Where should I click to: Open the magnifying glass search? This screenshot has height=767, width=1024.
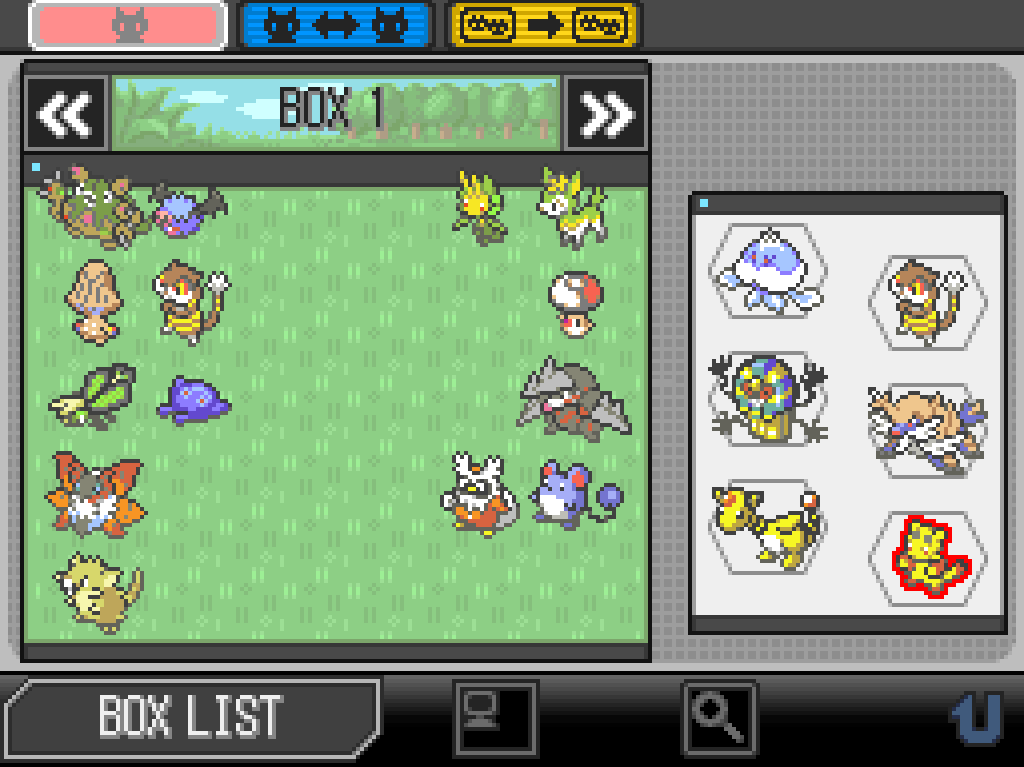(x=720, y=716)
